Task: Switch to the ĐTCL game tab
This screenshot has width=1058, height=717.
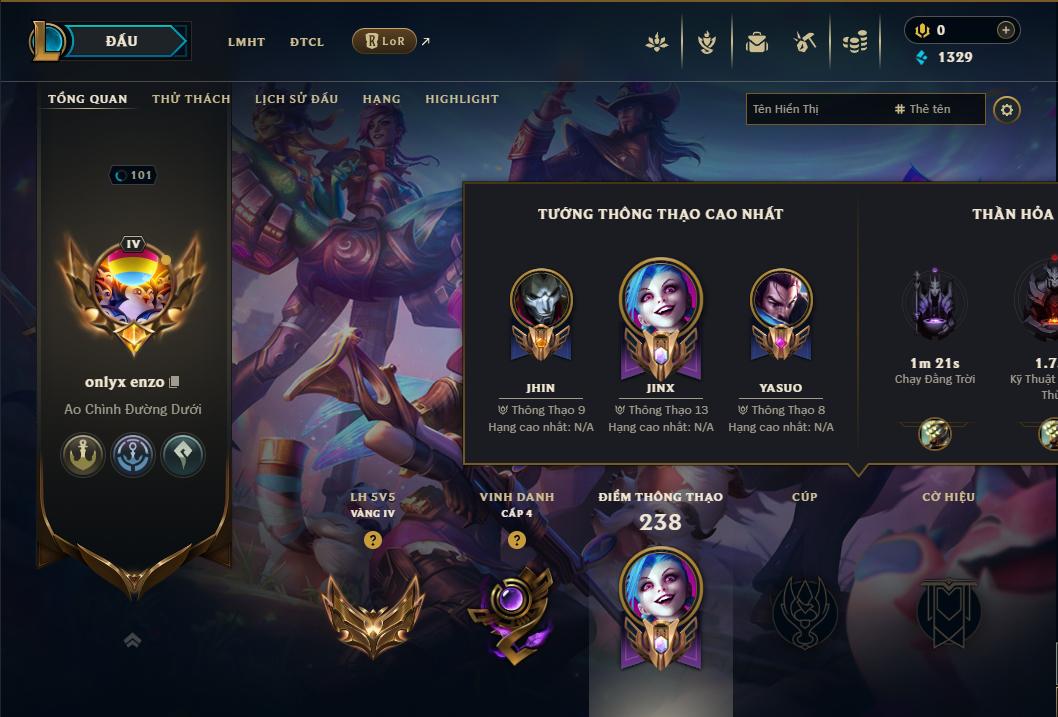Action: [307, 42]
